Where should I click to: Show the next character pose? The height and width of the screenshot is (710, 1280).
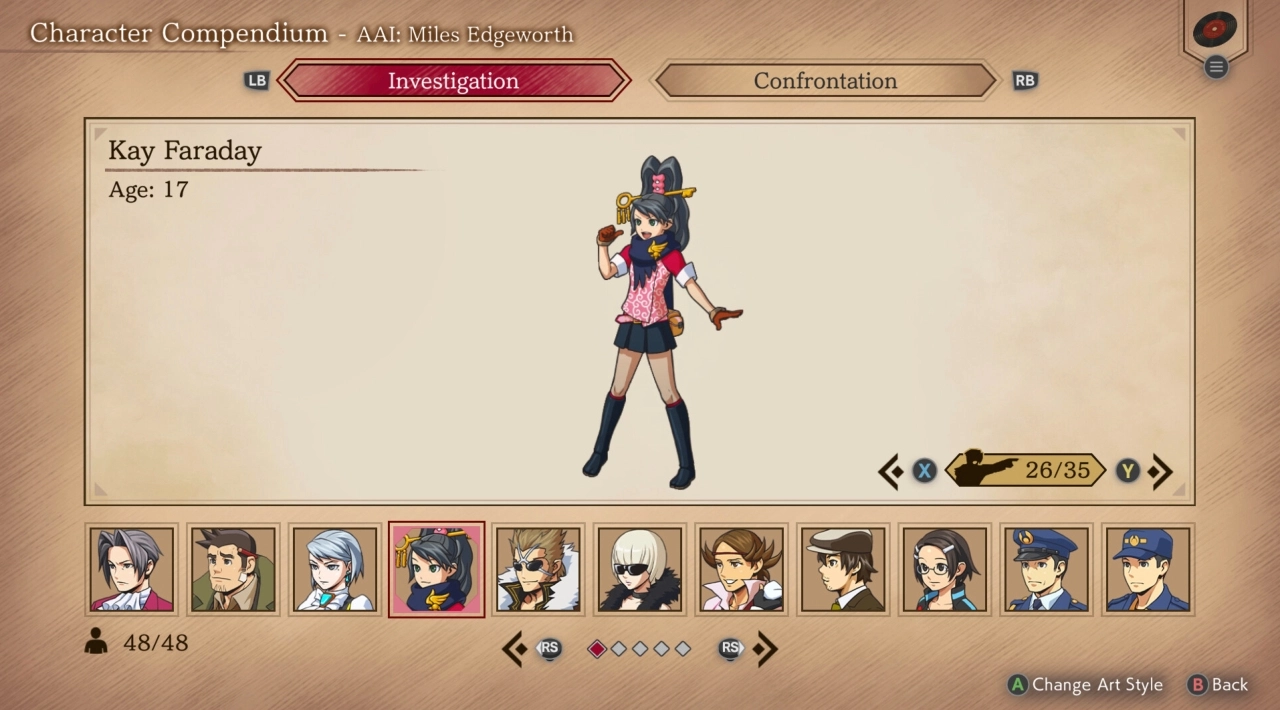click(1160, 471)
